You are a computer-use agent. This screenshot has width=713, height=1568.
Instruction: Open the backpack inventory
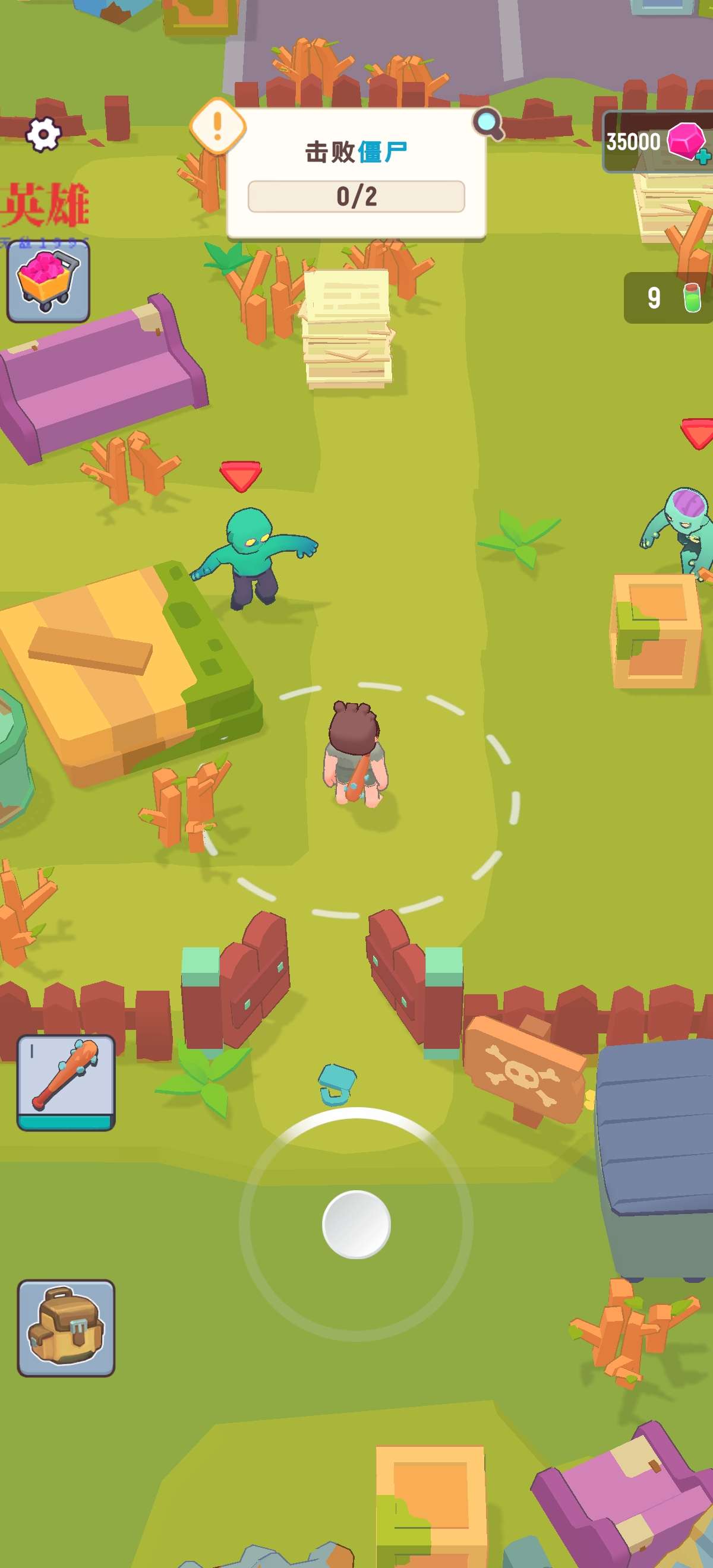tap(66, 1327)
